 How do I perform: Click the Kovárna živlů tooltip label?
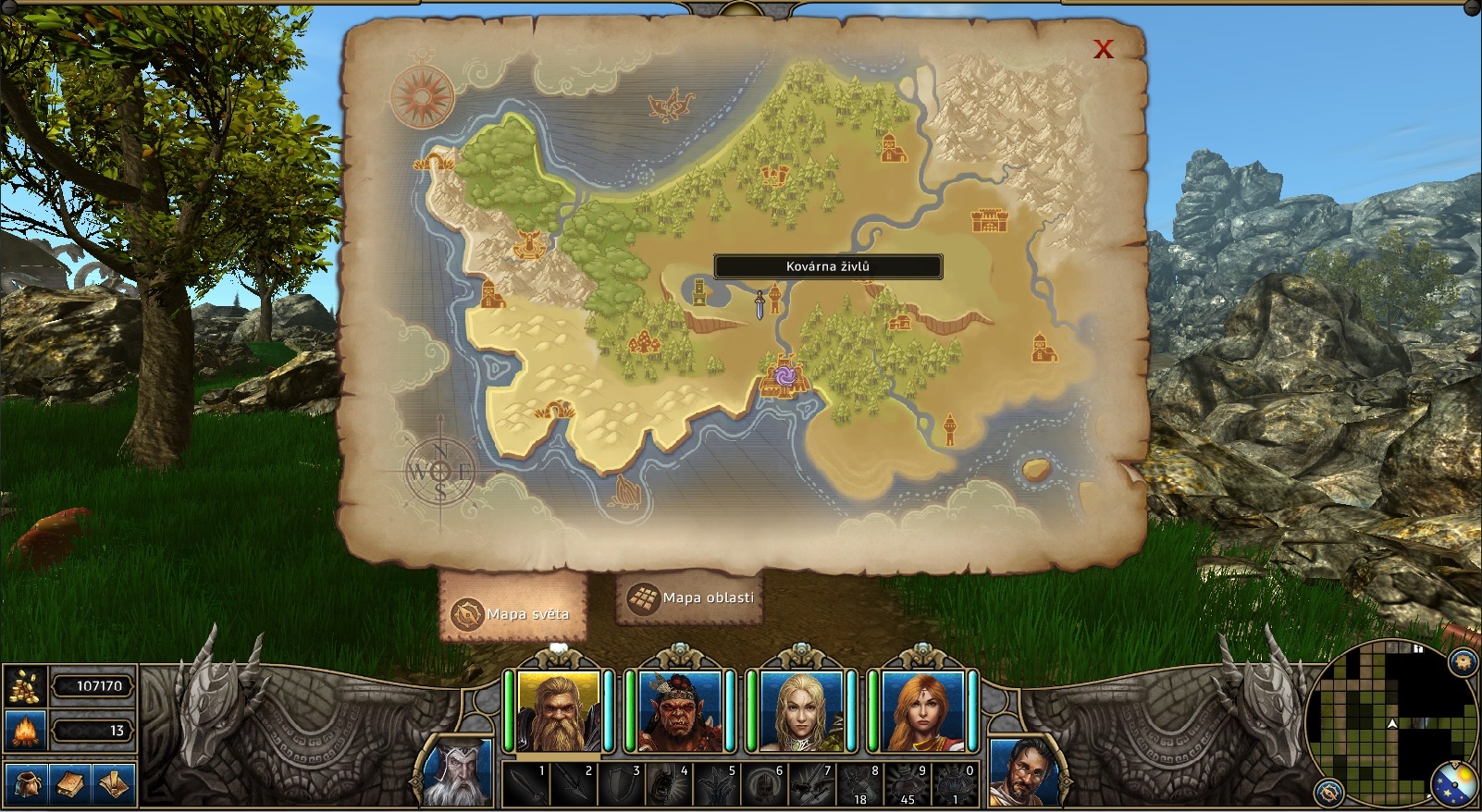click(826, 267)
